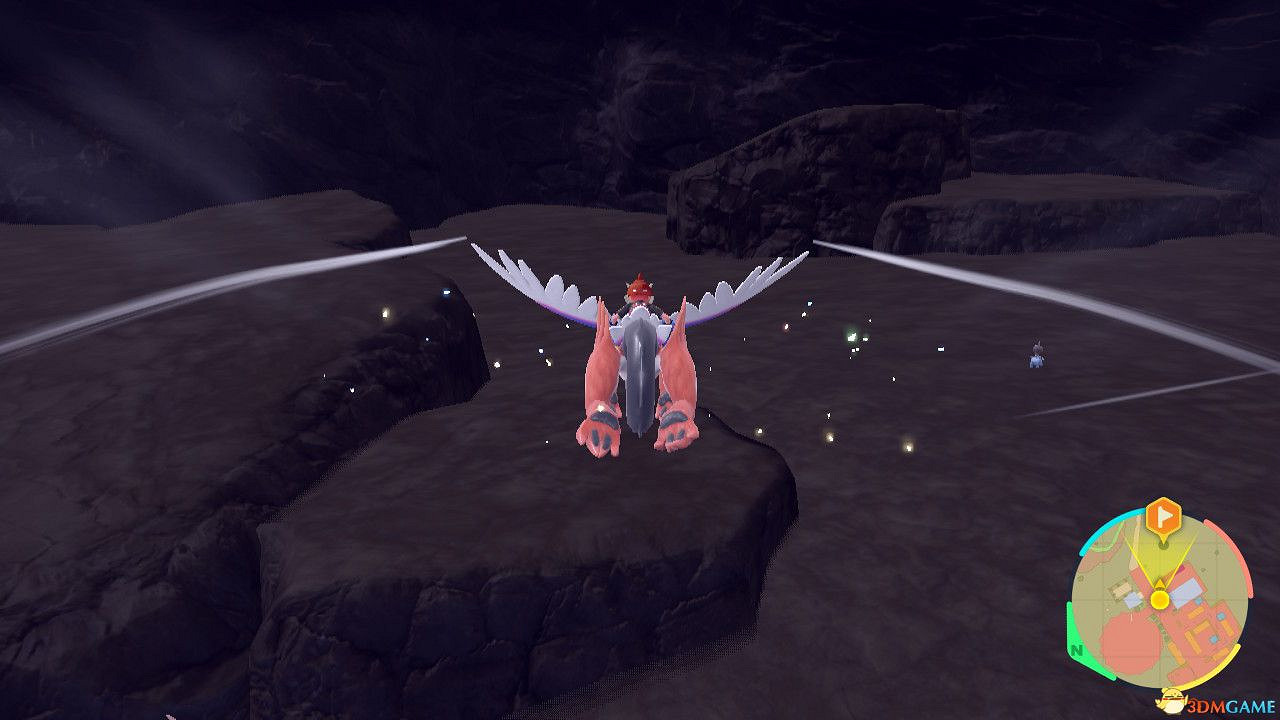Select the yellow player position marker on minimap
Image resolution: width=1280 pixels, height=720 pixels.
[1159, 598]
